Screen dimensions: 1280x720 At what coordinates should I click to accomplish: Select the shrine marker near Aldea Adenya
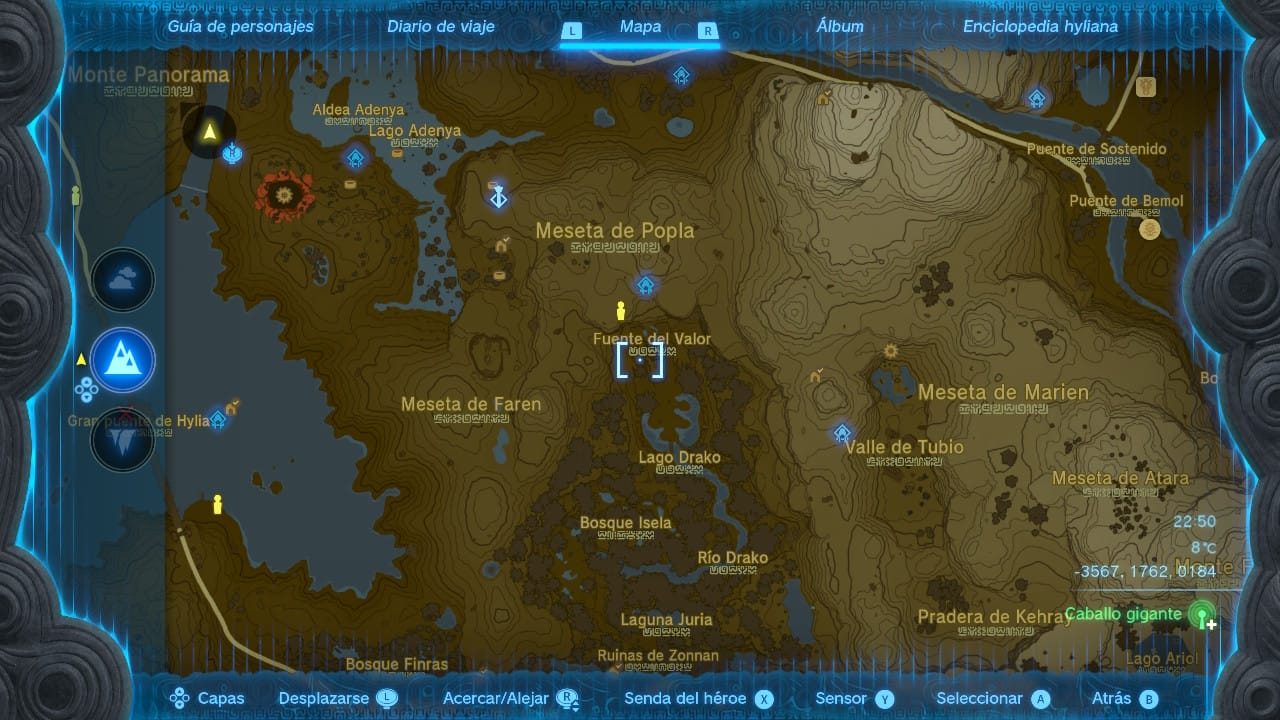point(355,157)
